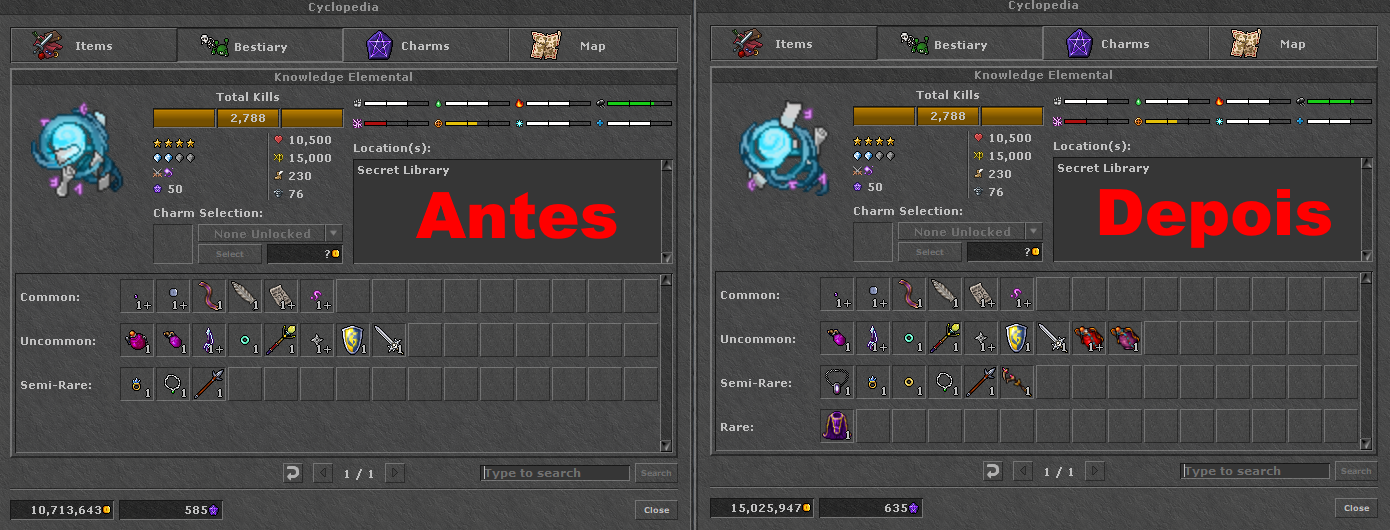
Task: Focus the search field in the Antes window
Action: (x=555, y=473)
